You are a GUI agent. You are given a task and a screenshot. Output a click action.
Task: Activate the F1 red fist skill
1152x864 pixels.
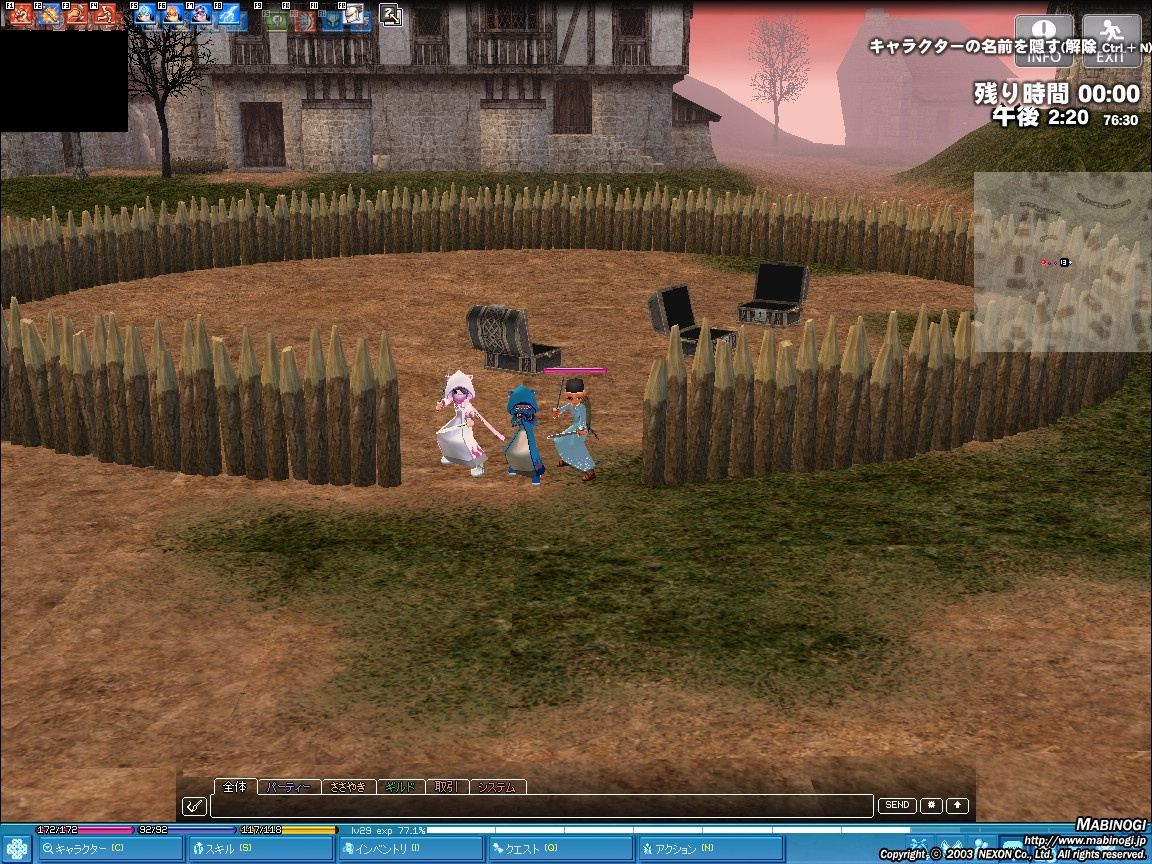(20, 15)
